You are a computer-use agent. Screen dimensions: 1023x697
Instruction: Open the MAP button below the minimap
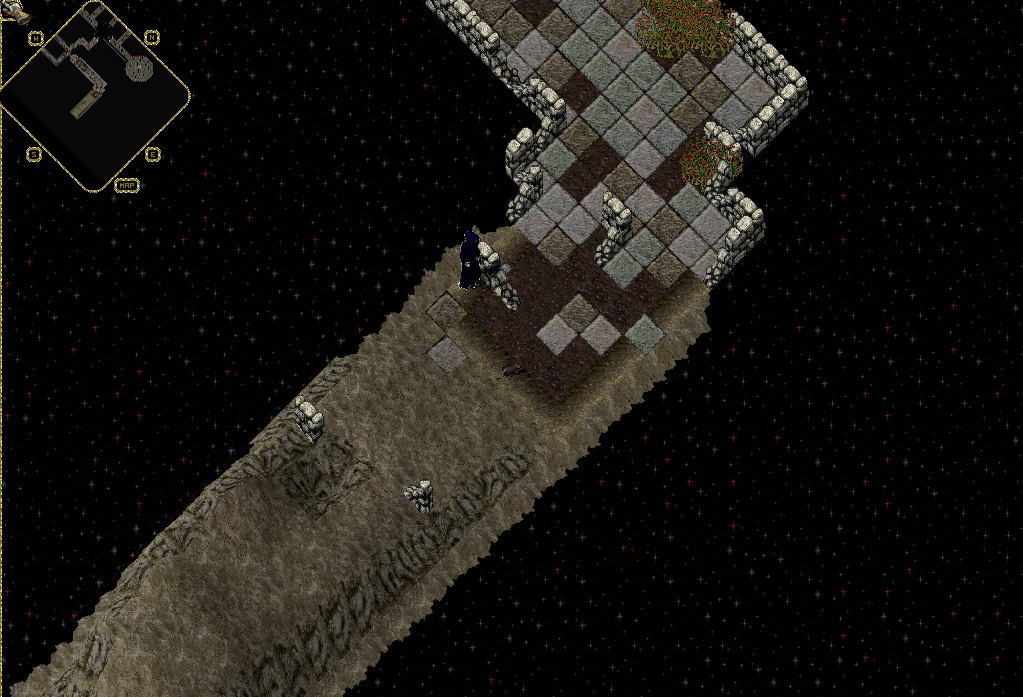coord(127,185)
